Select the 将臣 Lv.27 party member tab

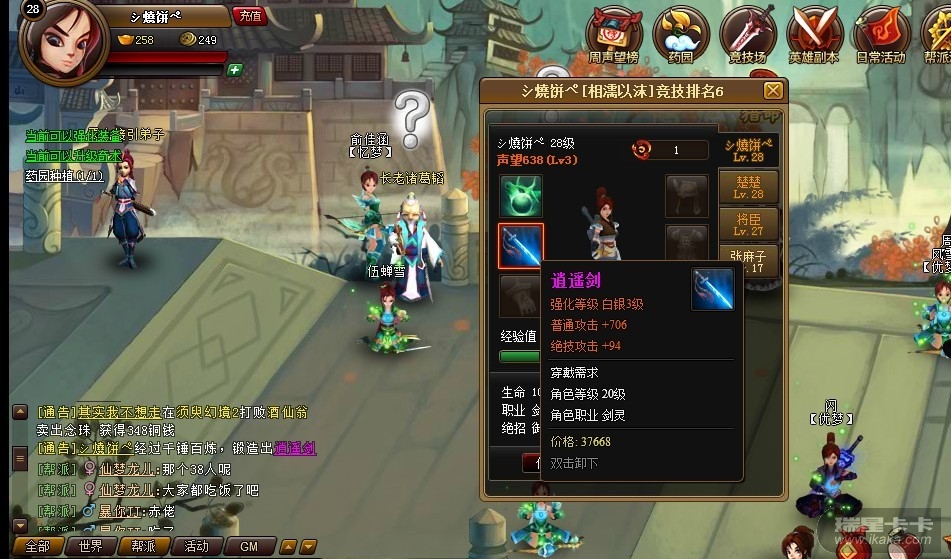pyautogui.click(x=749, y=223)
